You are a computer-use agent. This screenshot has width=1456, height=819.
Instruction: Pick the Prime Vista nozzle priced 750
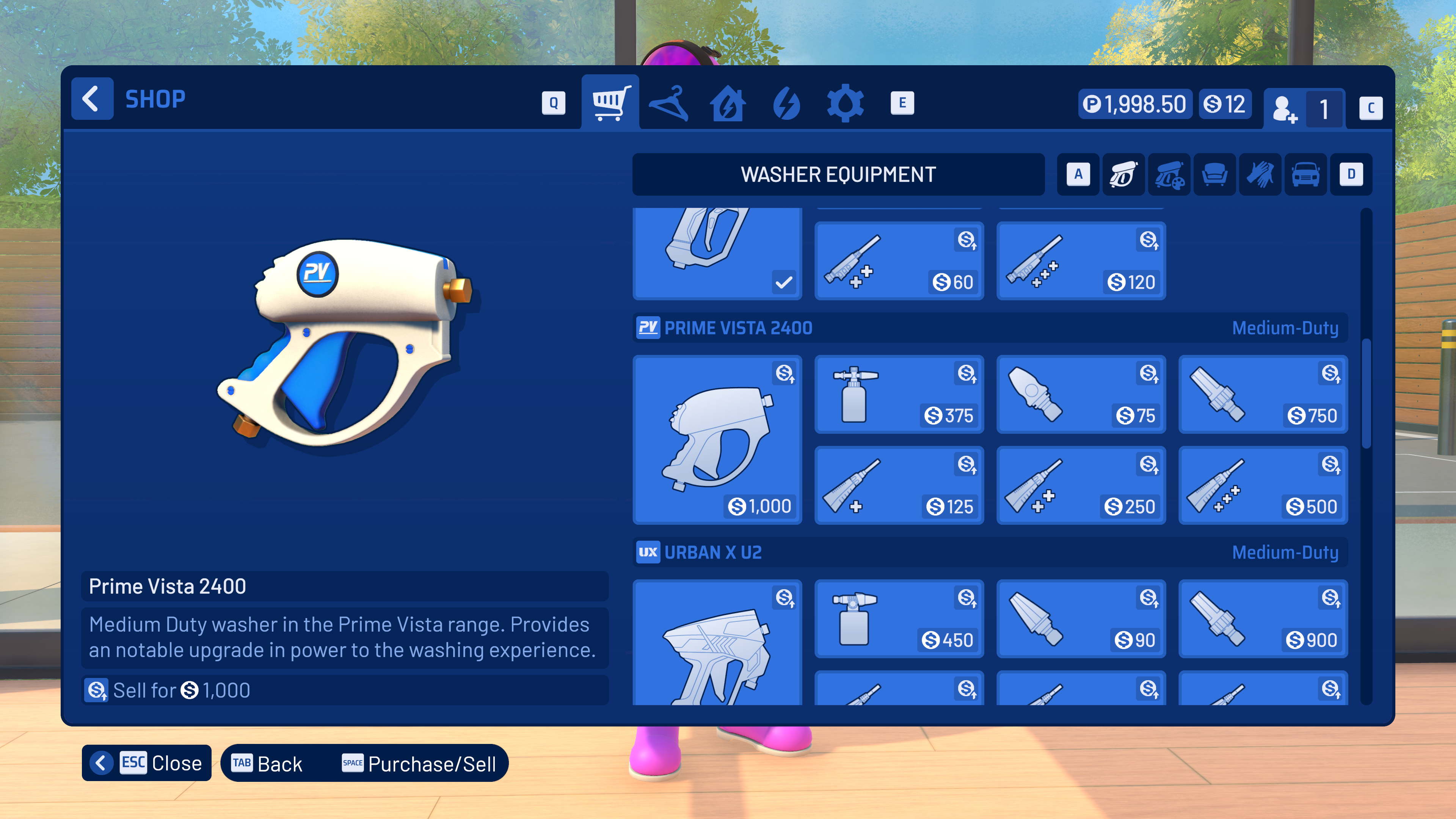1263,394
